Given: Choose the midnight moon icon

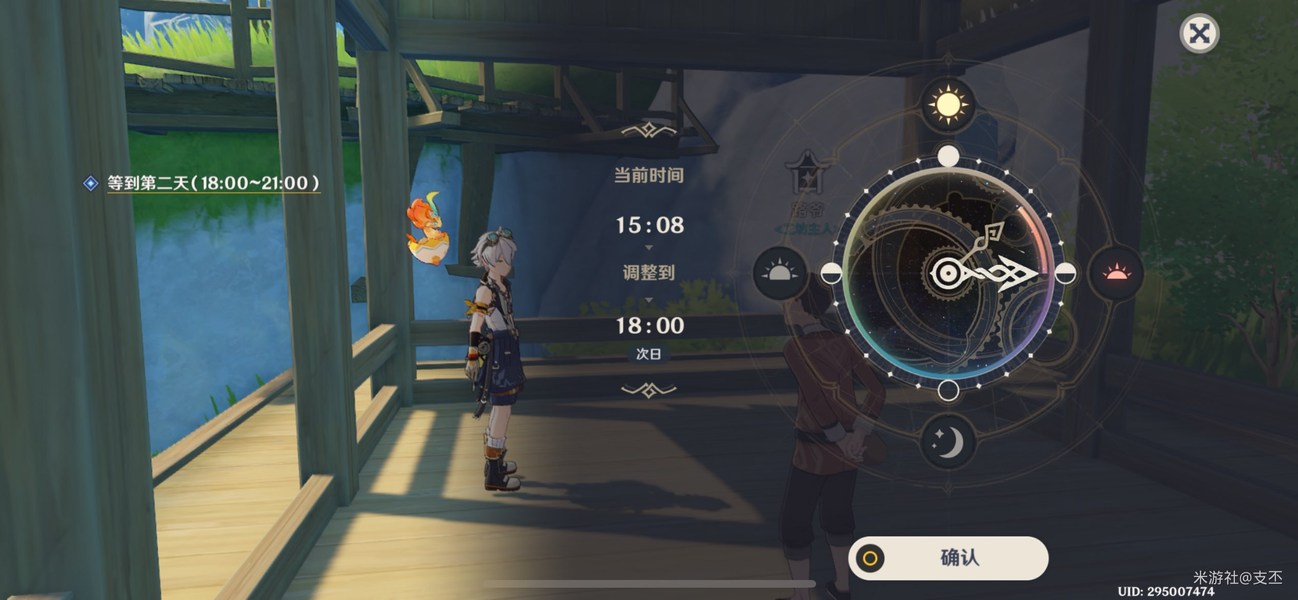Looking at the screenshot, I should tap(947, 441).
